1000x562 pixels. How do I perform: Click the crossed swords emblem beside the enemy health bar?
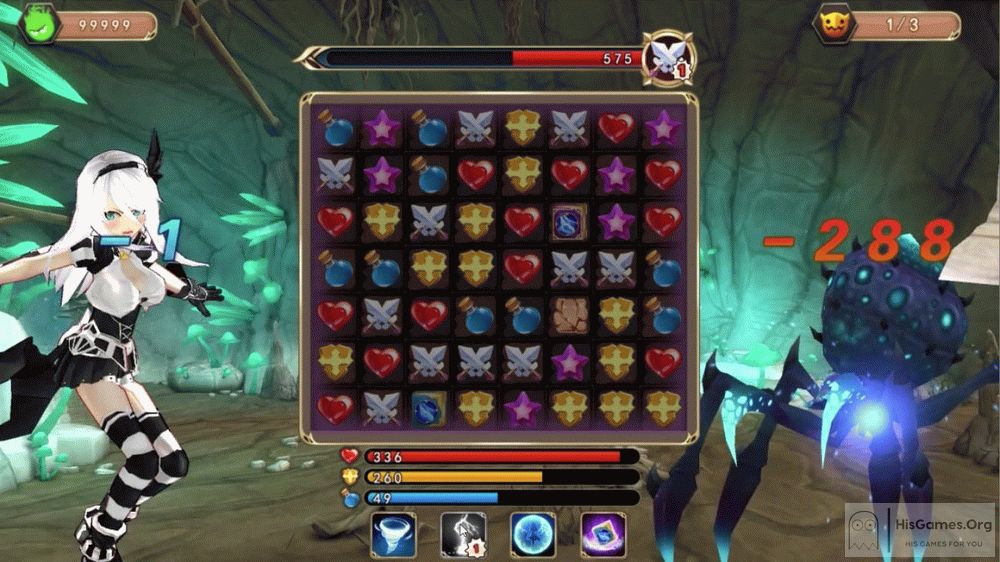pyautogui.click(x=668, y=57)
